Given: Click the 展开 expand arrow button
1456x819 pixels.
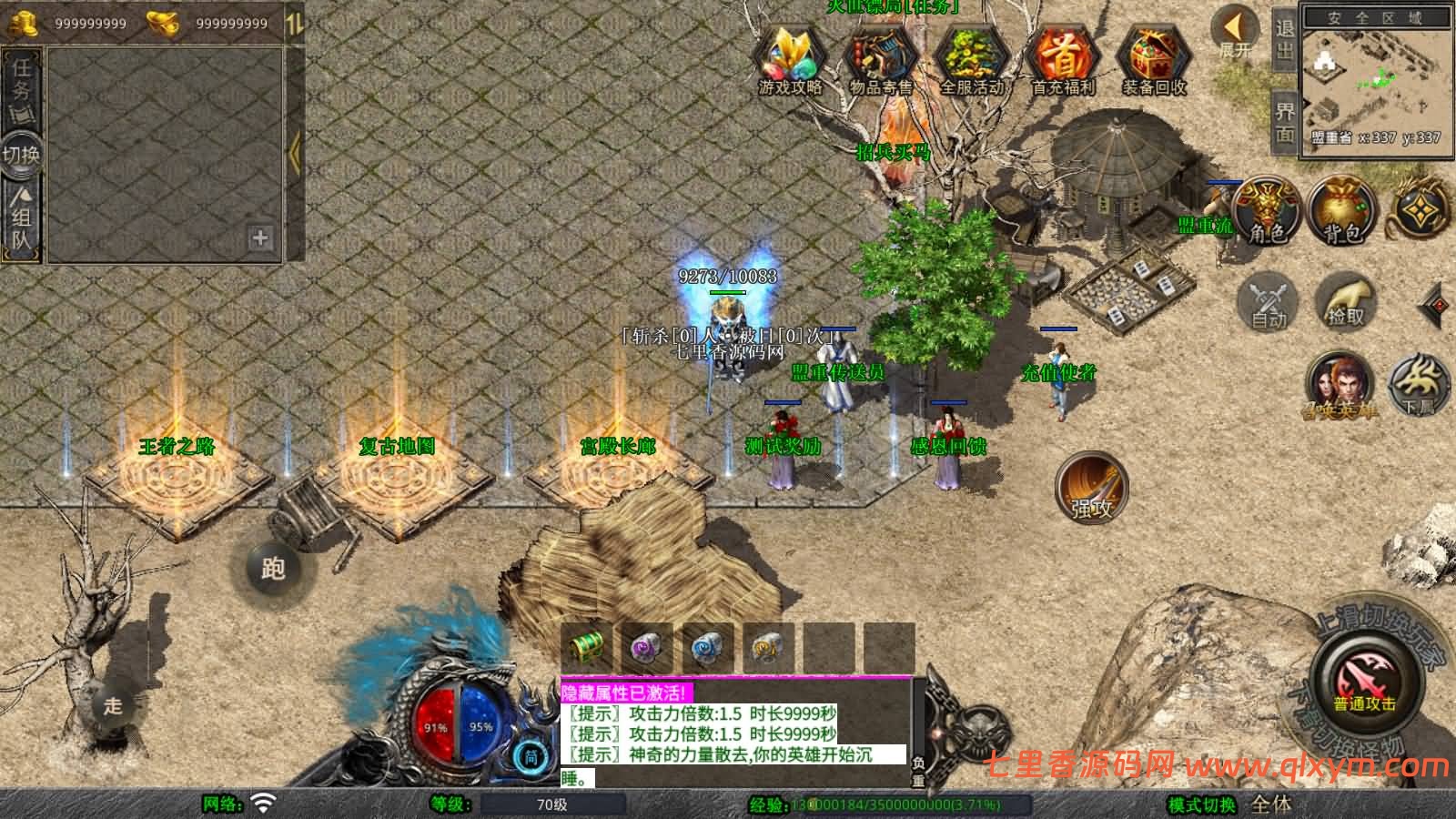Looking at the screenshot, I should (1236, 31).
